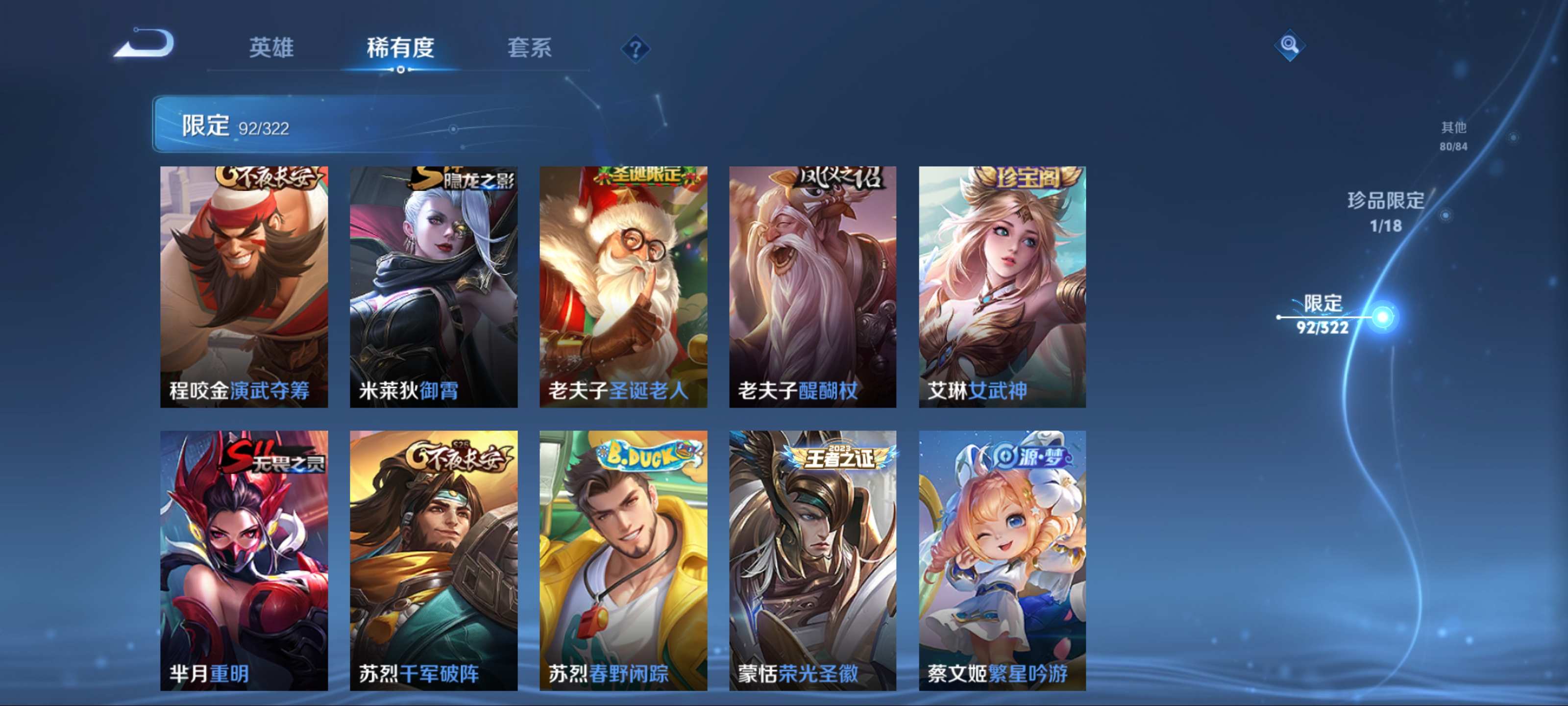
Task: Click the magnifier search icon
Action: 1289,45
